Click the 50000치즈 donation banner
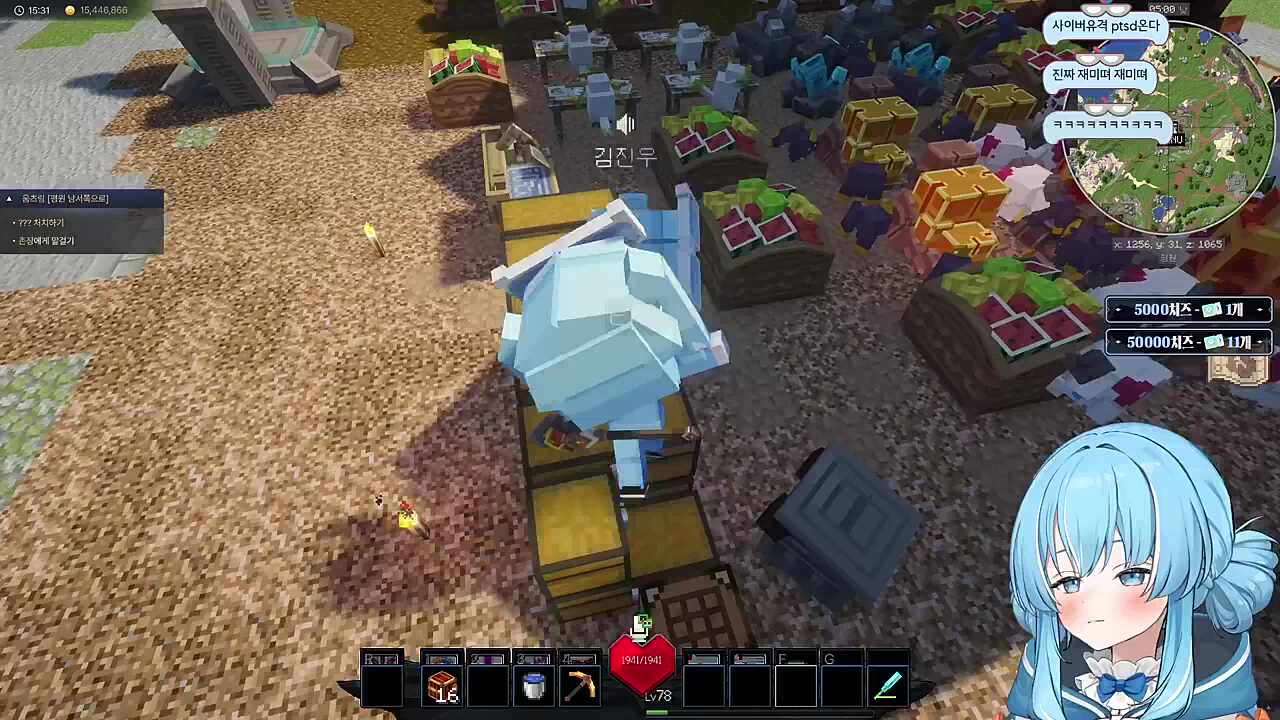Image resolution: width=1280 pixels, height=720 pixels. click(1188, 342)
